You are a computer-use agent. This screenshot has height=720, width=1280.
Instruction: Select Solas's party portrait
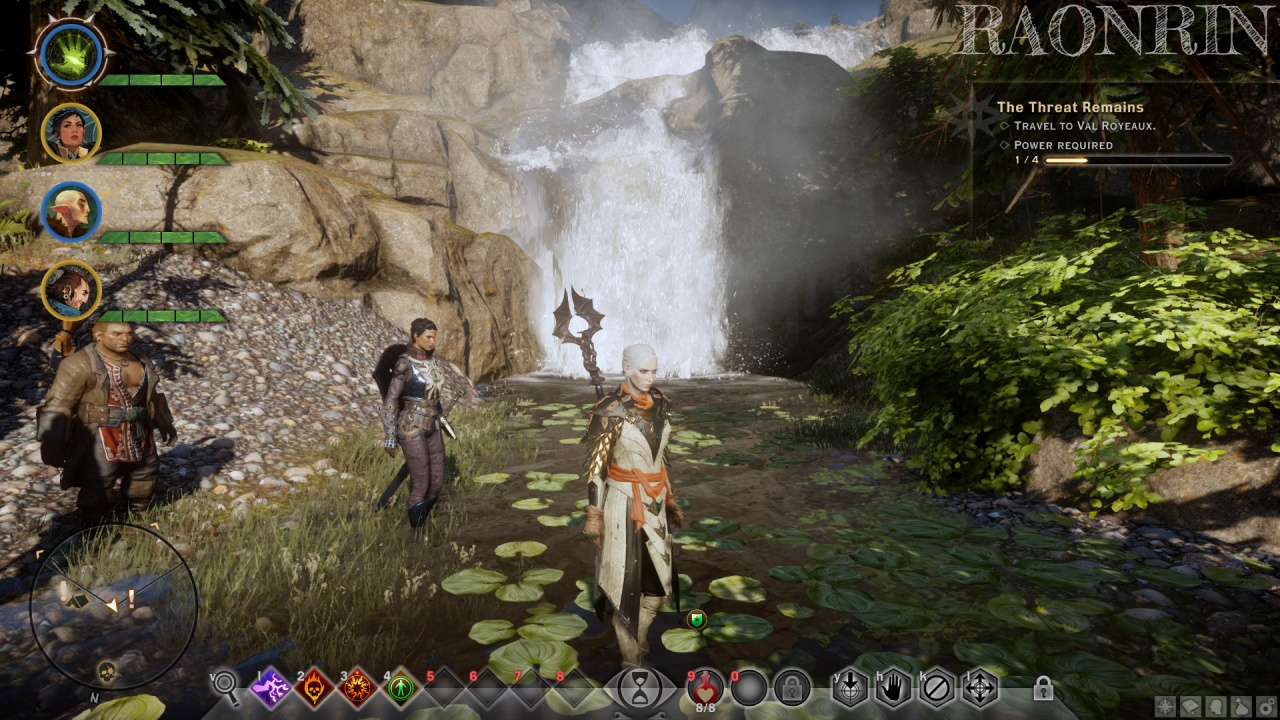pos(71,211)
